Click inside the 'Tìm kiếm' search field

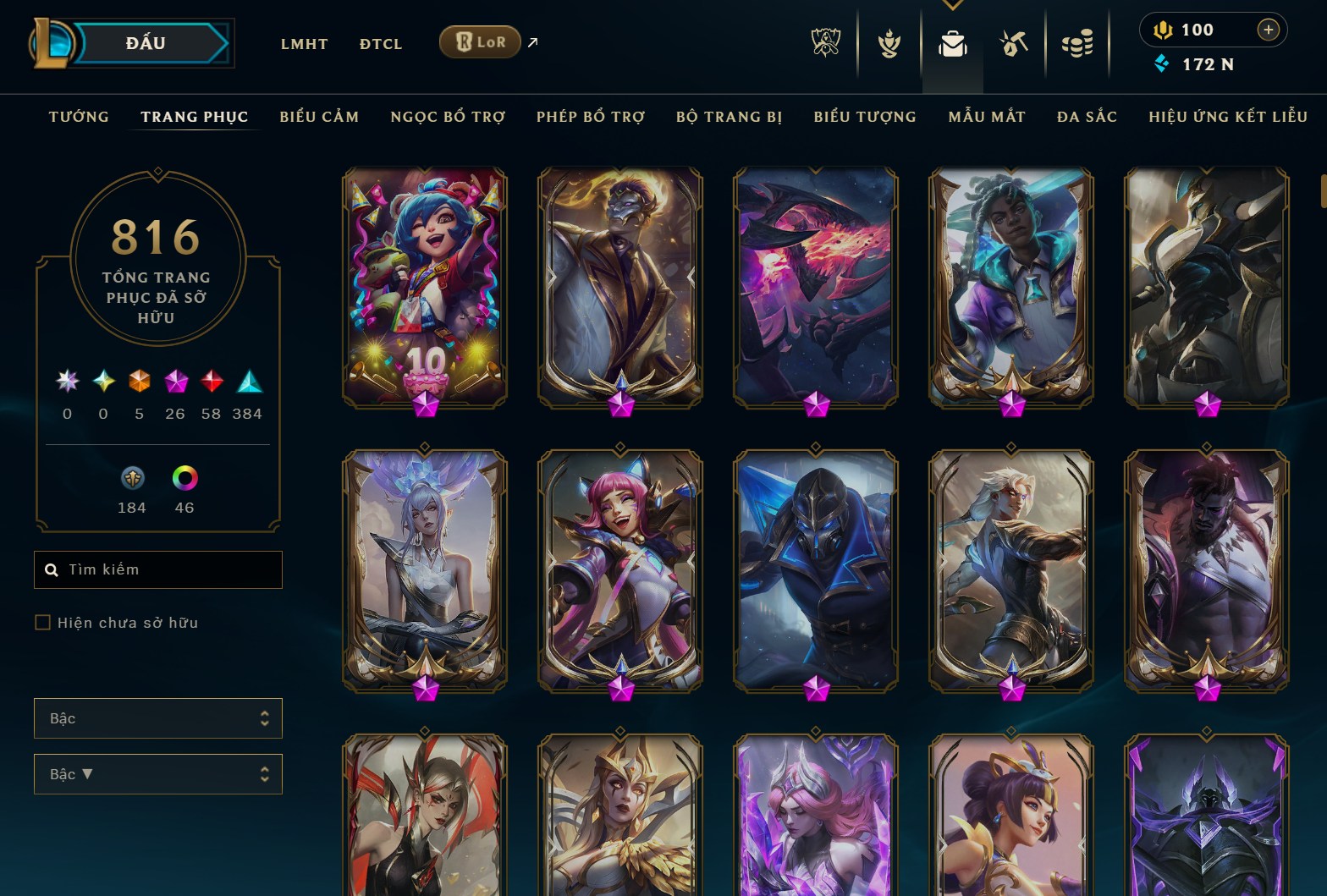tap(157, 569)
